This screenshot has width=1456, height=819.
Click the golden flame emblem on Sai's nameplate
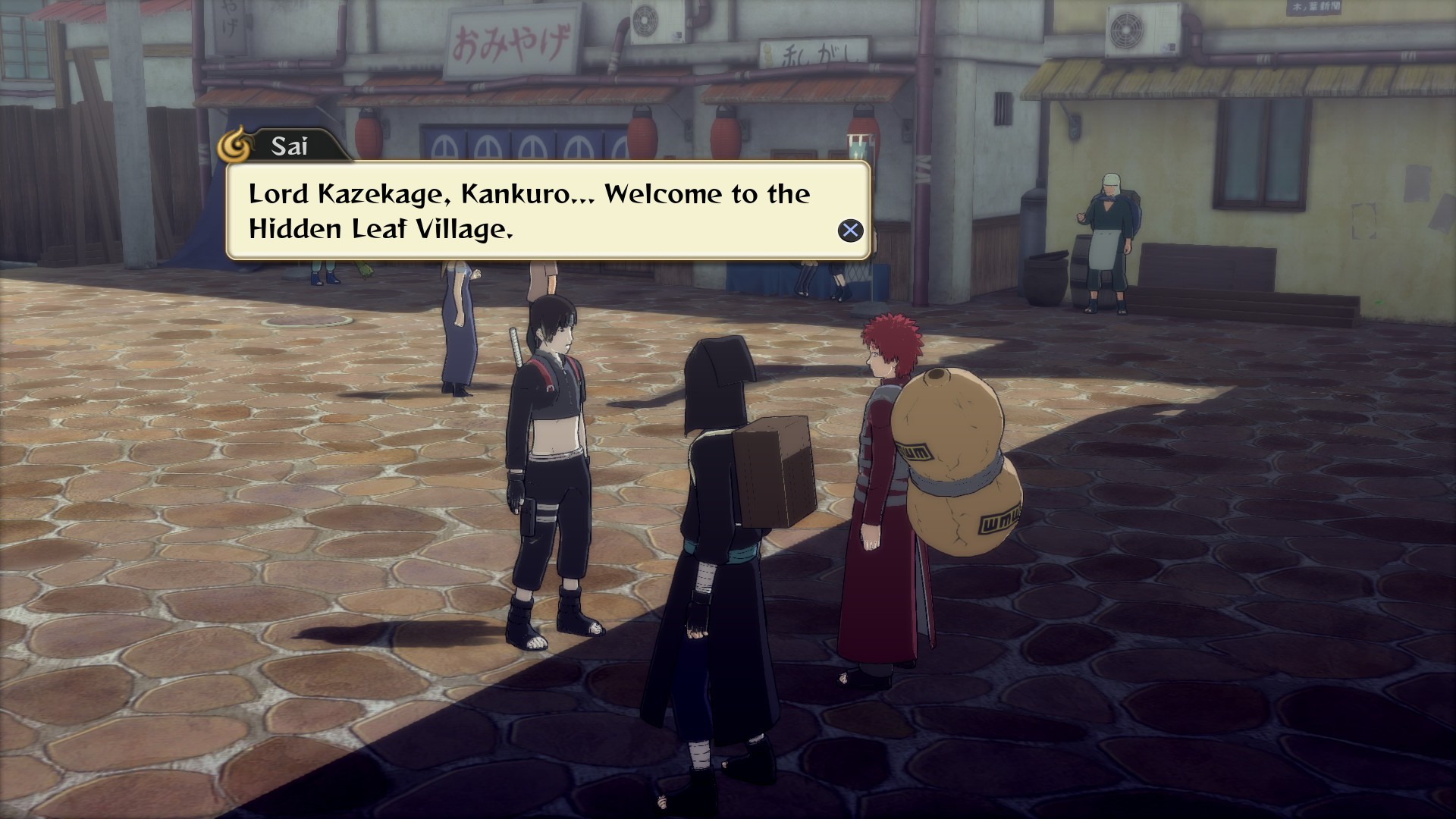(x=235, y=145)
